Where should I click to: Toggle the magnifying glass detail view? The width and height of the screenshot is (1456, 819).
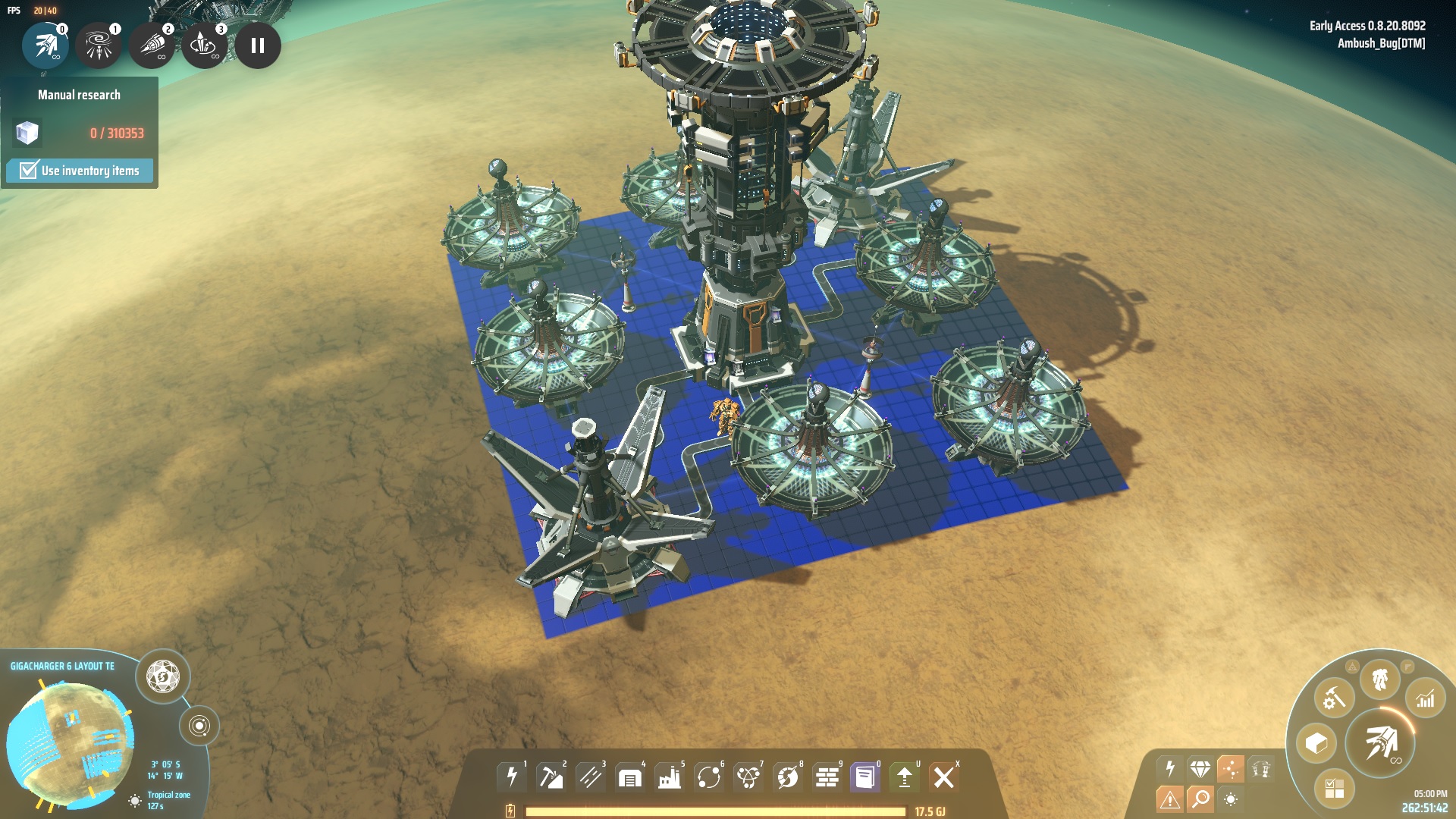1200,799
